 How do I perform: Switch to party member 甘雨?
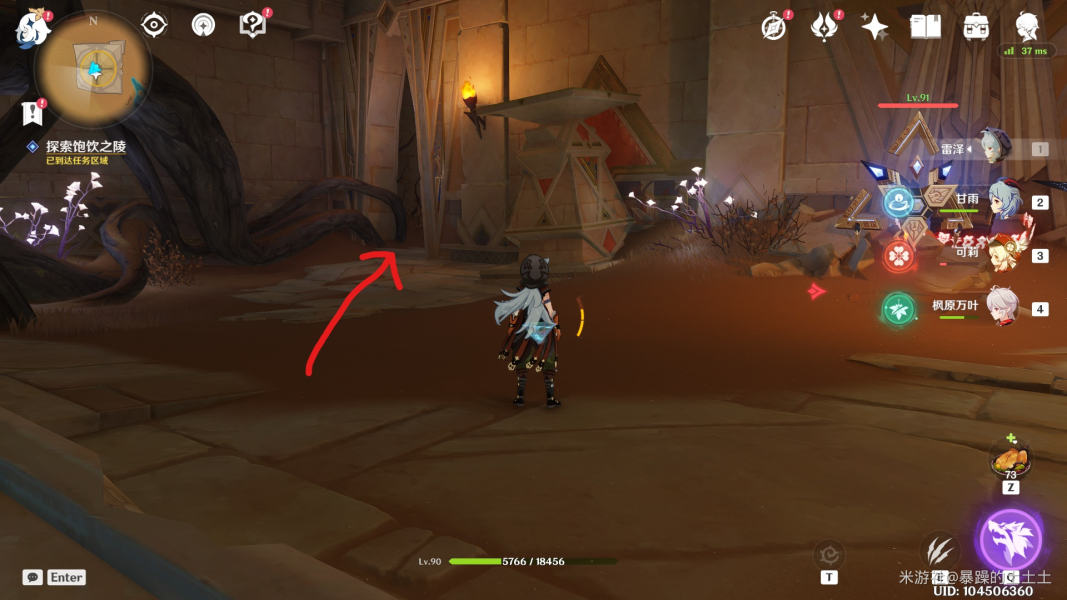(x=1000, y=200)
